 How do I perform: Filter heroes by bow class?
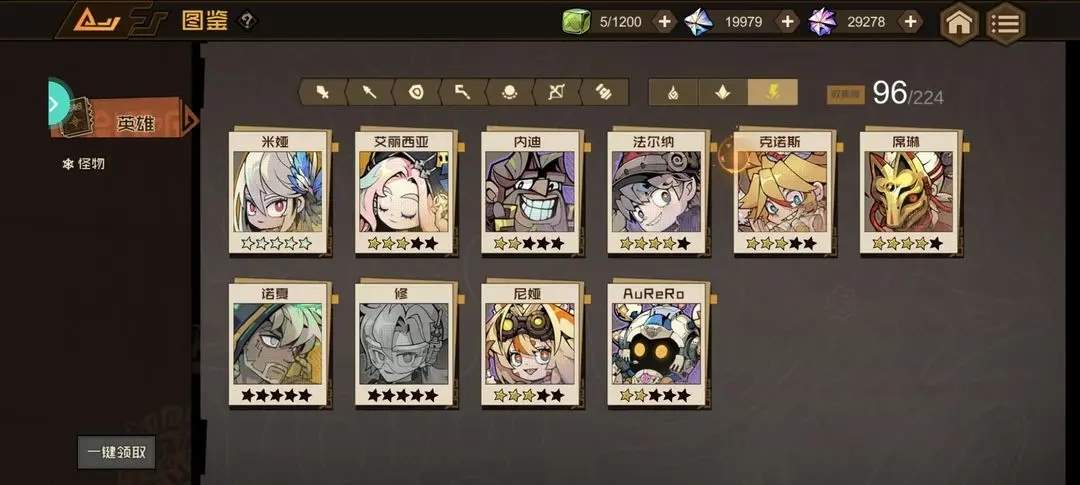(556, 92)
